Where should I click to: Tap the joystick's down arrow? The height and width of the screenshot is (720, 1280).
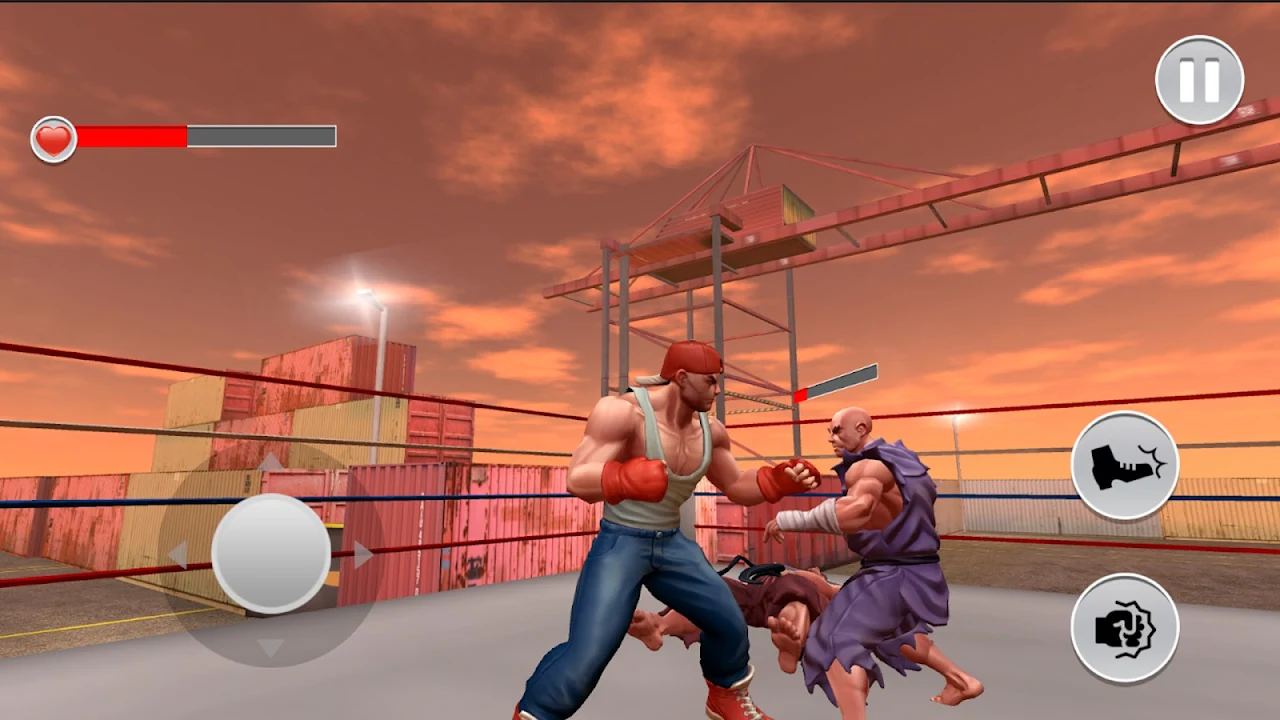point(270,647)
